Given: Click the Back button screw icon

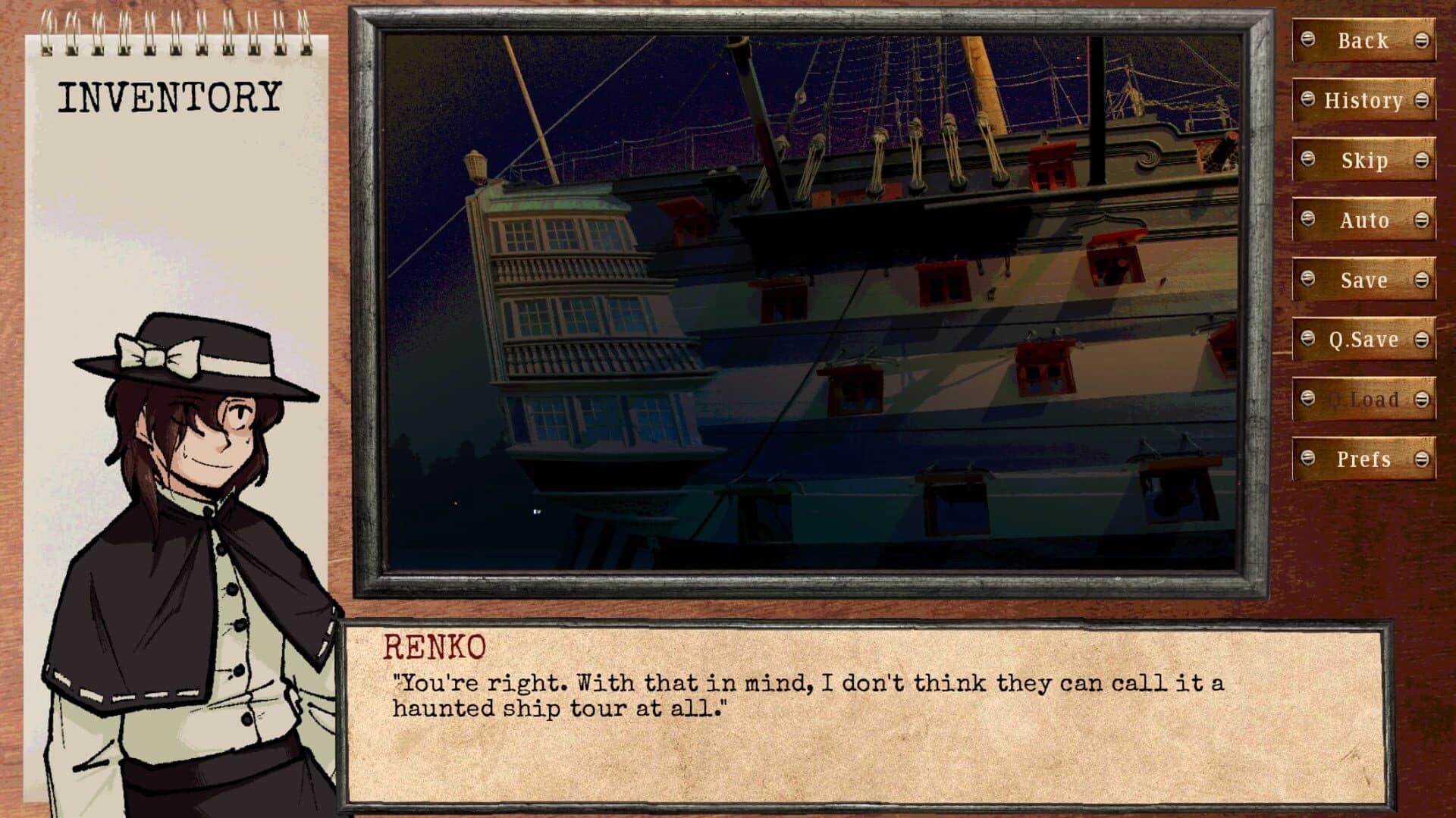Looking at the screenshot, I should 1308,40.
